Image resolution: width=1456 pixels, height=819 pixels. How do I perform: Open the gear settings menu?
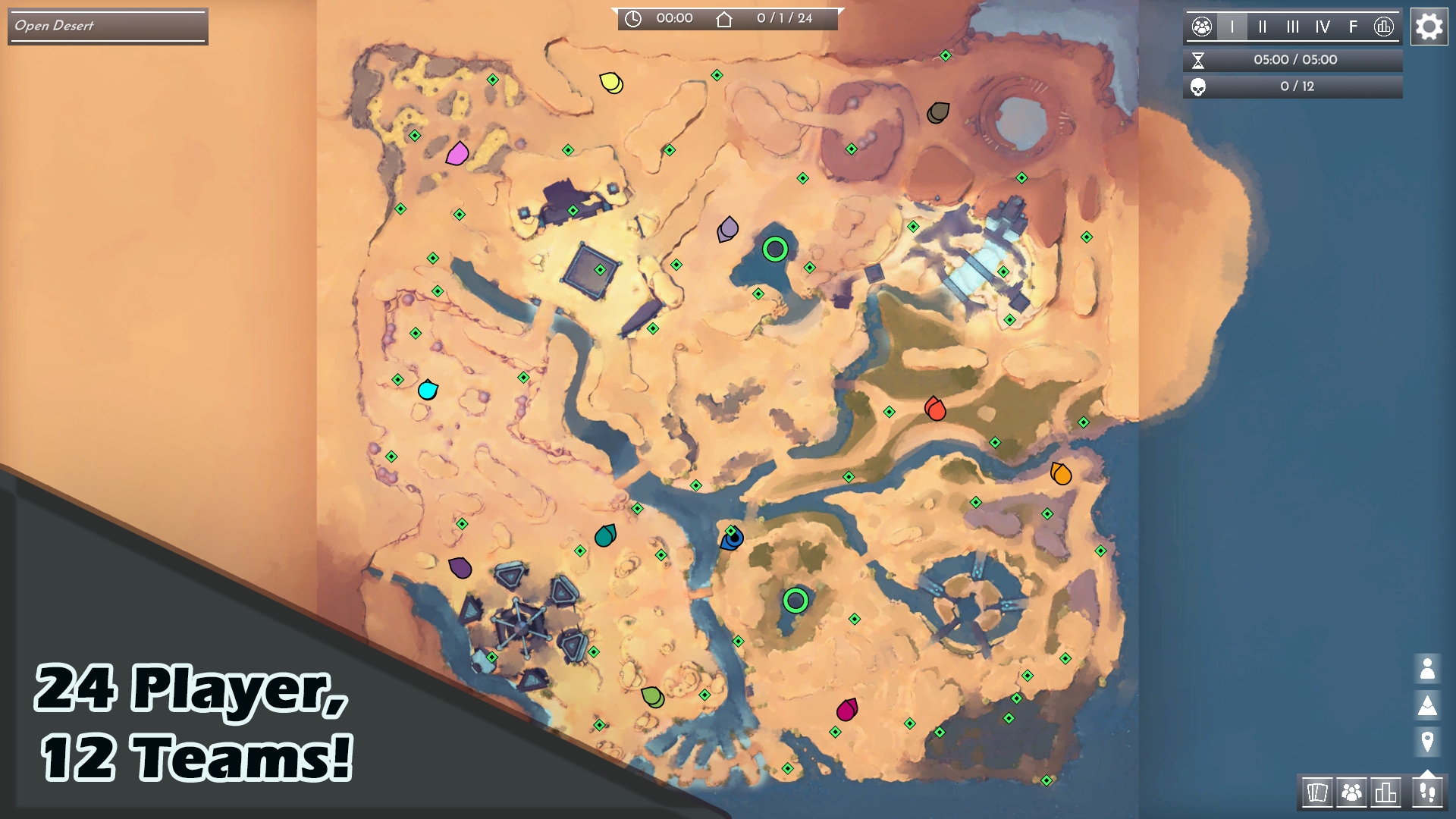click(x=1429, y=27)
